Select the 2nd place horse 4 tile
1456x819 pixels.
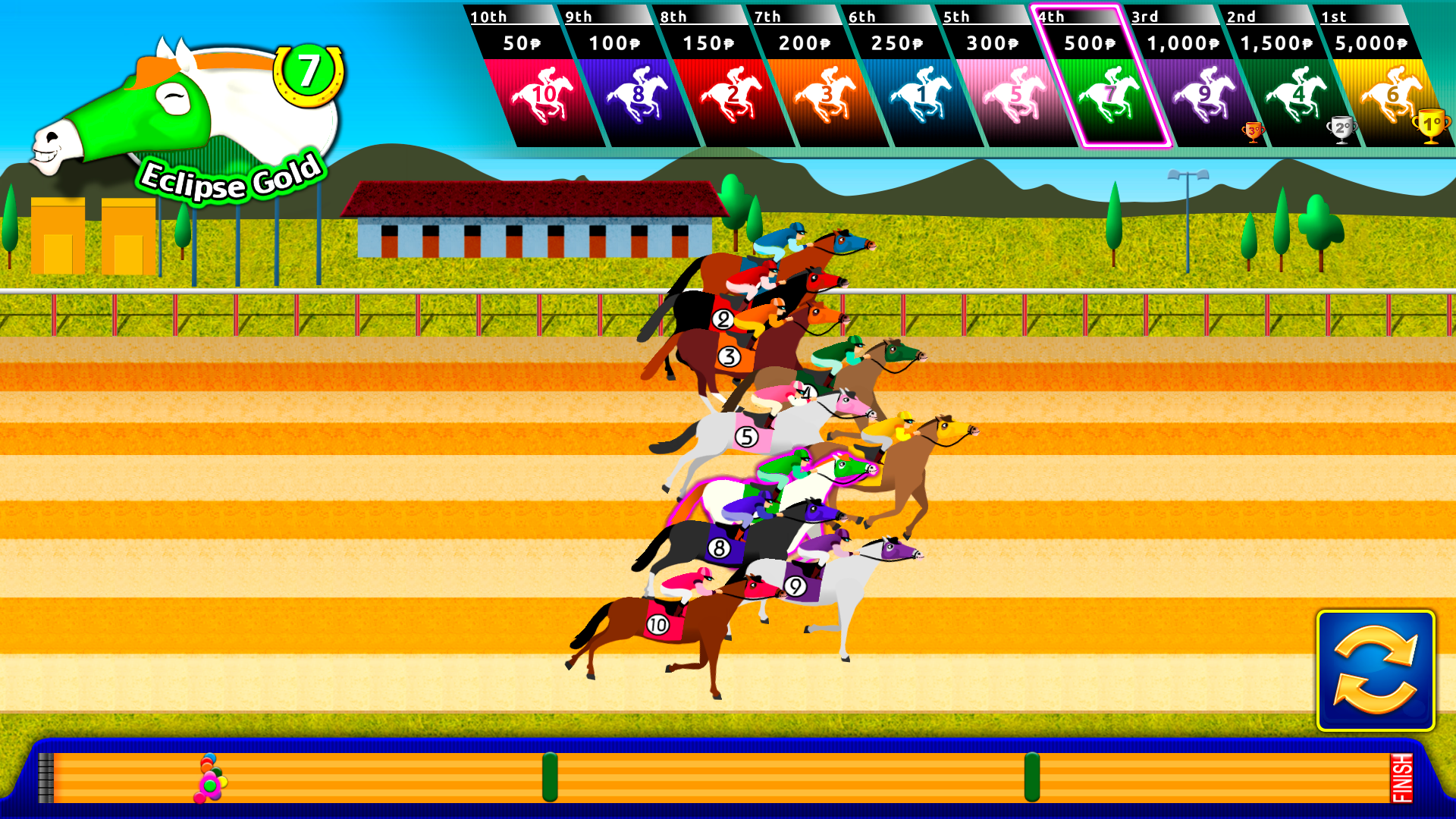point(1297,95)
